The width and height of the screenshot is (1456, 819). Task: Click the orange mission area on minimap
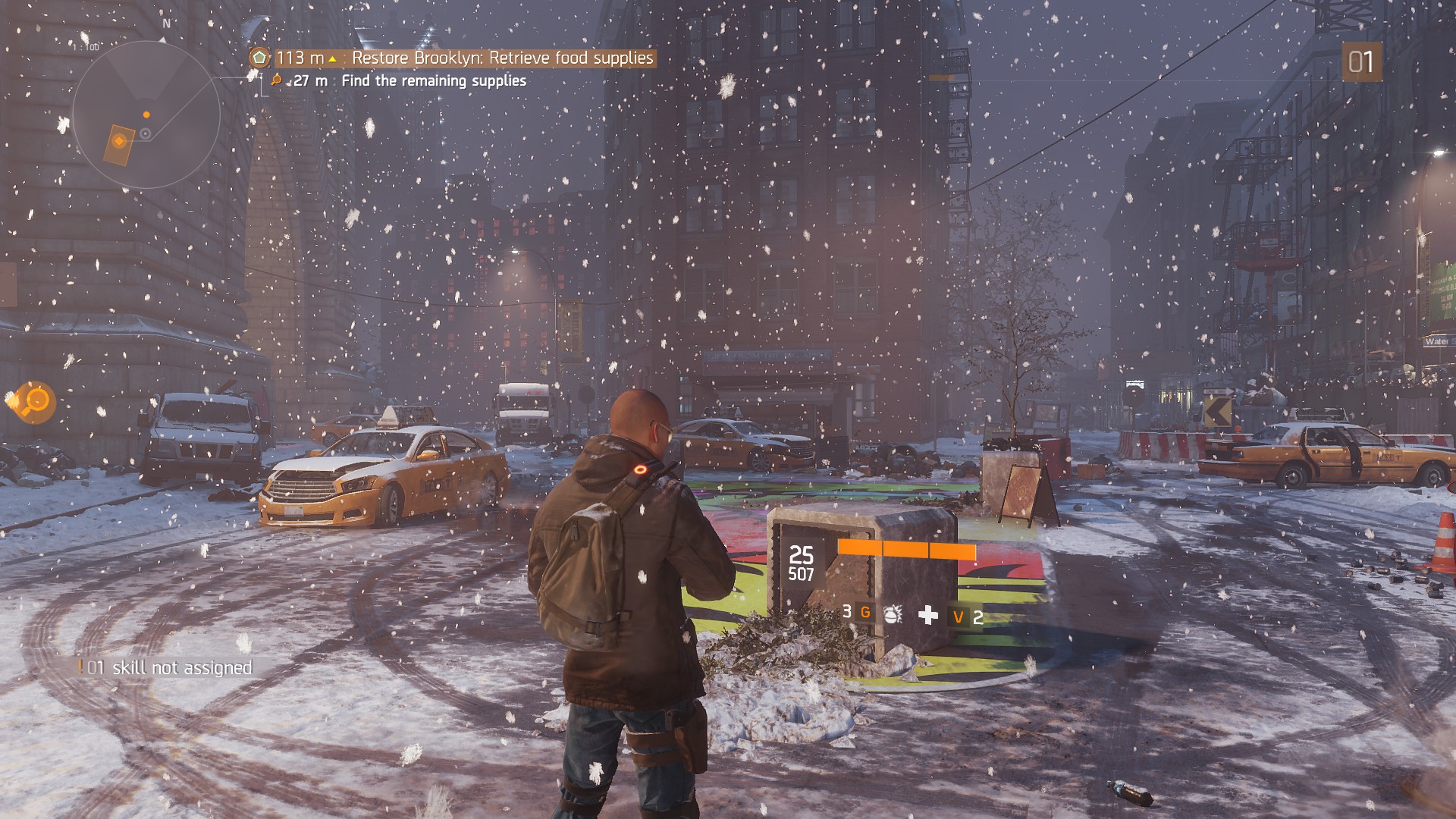[118, 144]
